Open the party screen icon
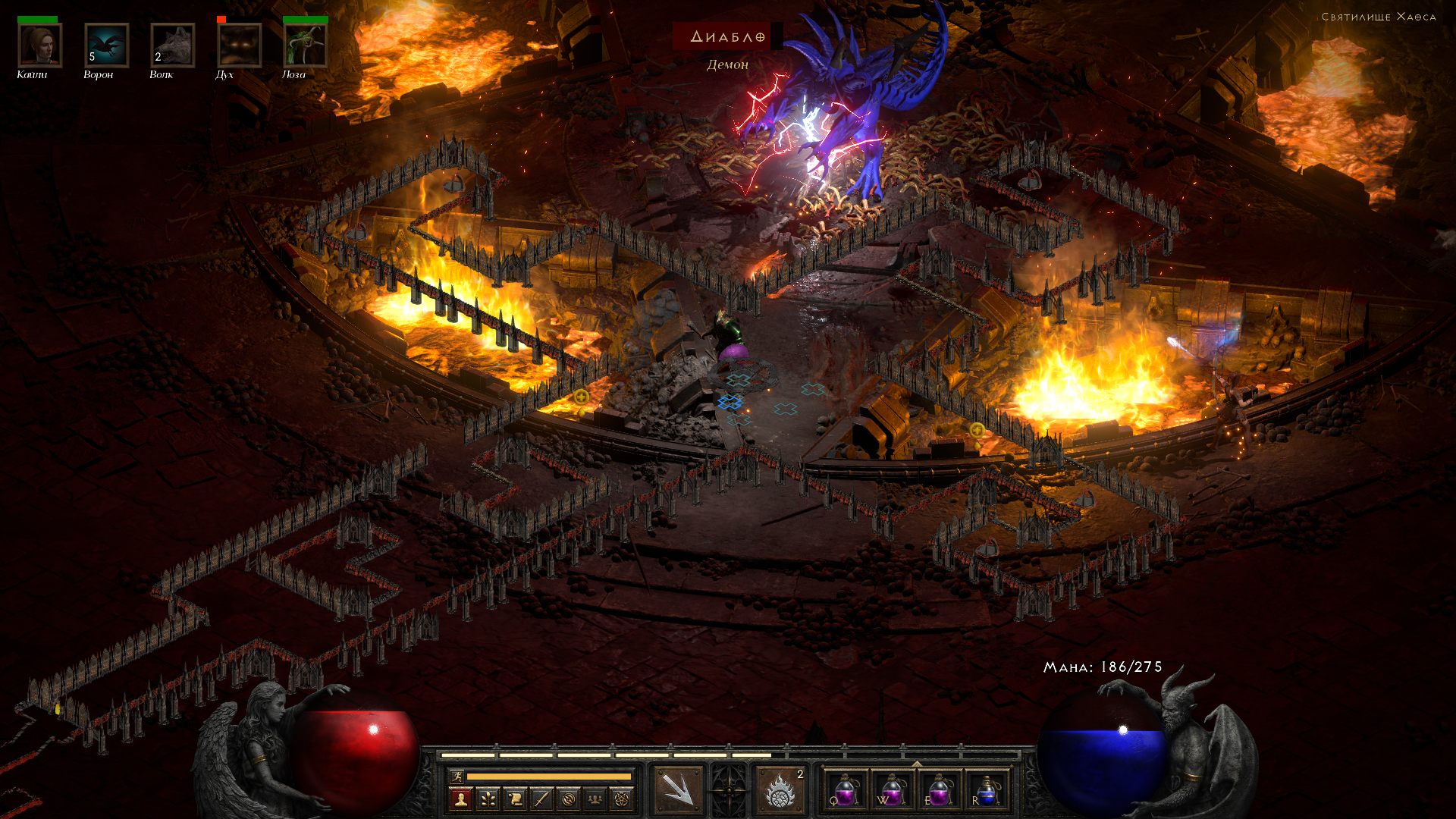 (595, 799)
